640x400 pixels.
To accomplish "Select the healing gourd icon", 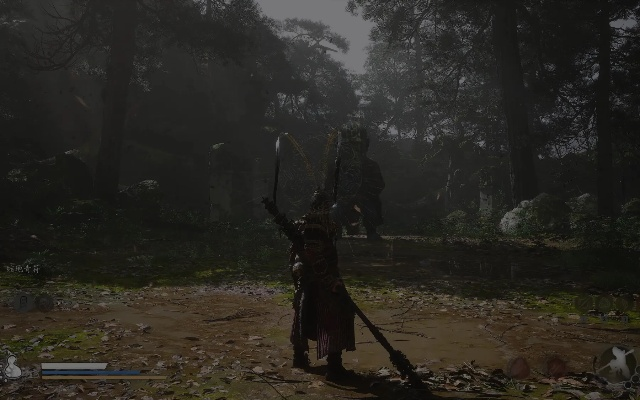I will click(12, 366).
